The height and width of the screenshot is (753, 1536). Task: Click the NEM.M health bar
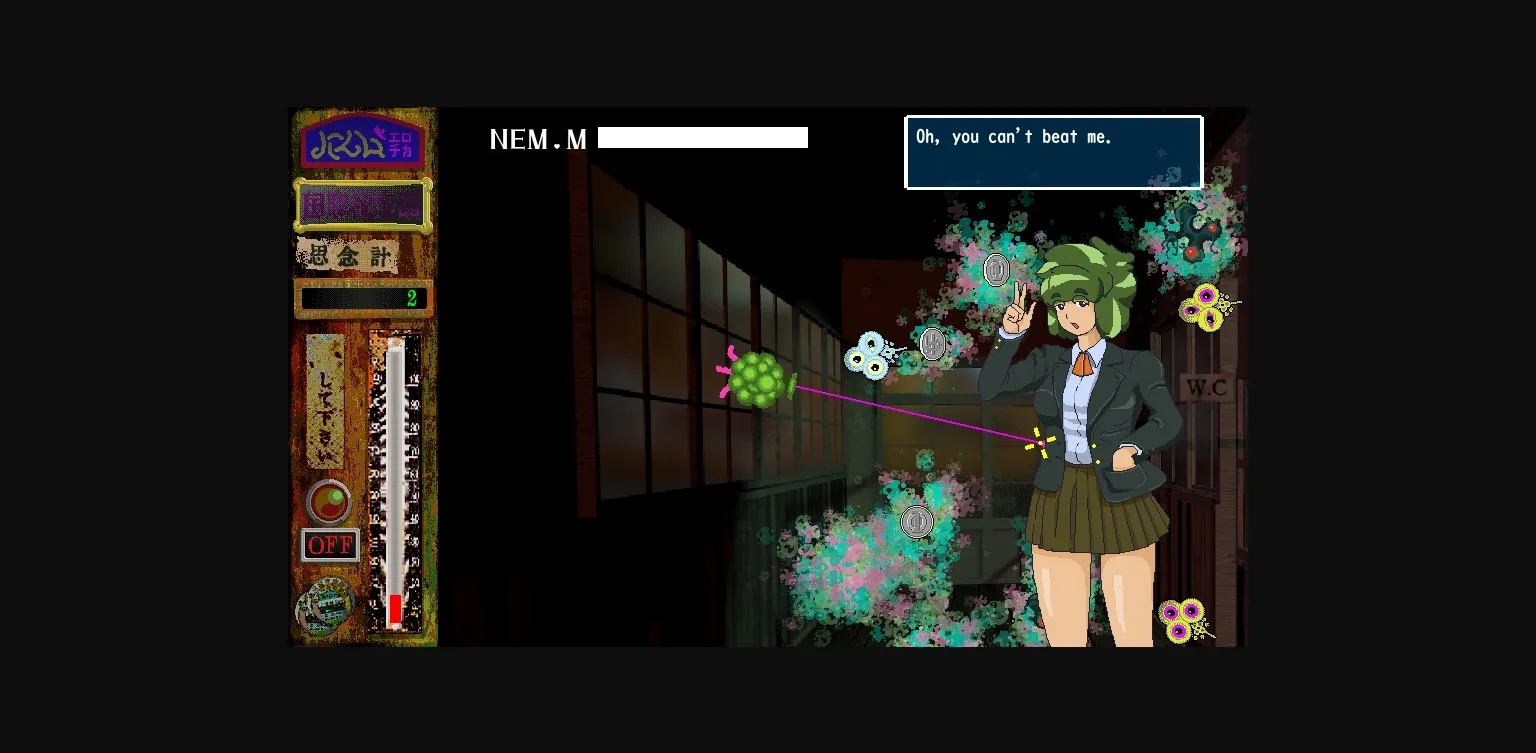click(x=703, y=137)
